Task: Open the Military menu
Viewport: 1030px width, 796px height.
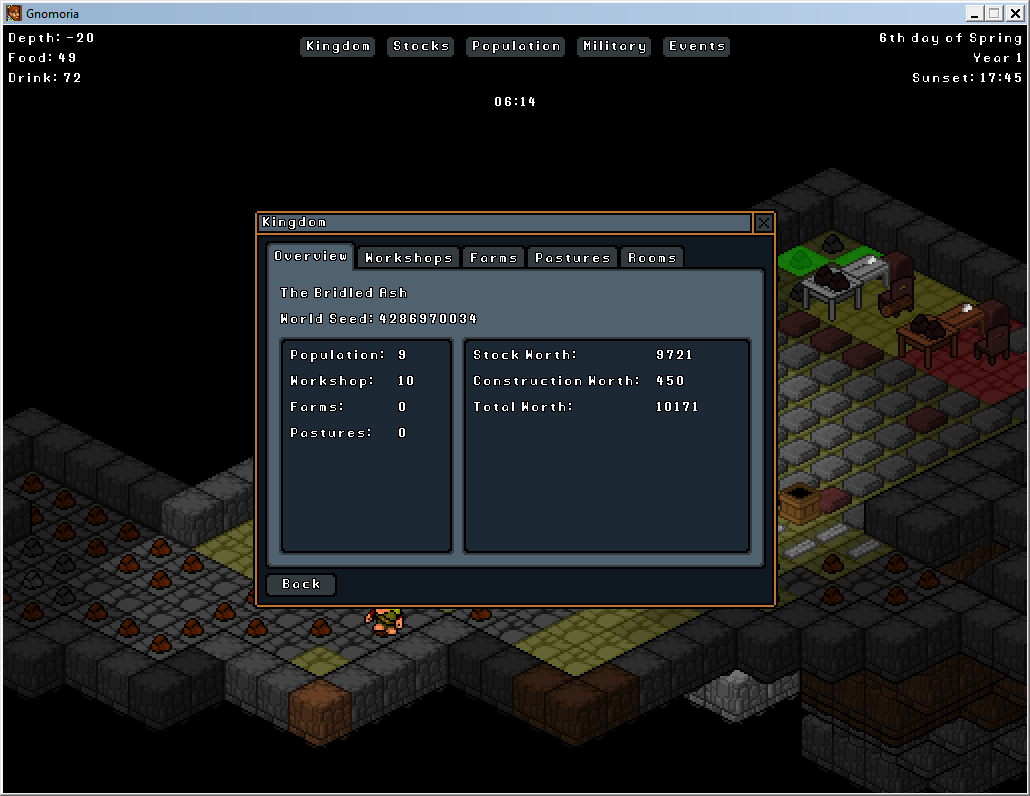Action: (x=614, y=46)
